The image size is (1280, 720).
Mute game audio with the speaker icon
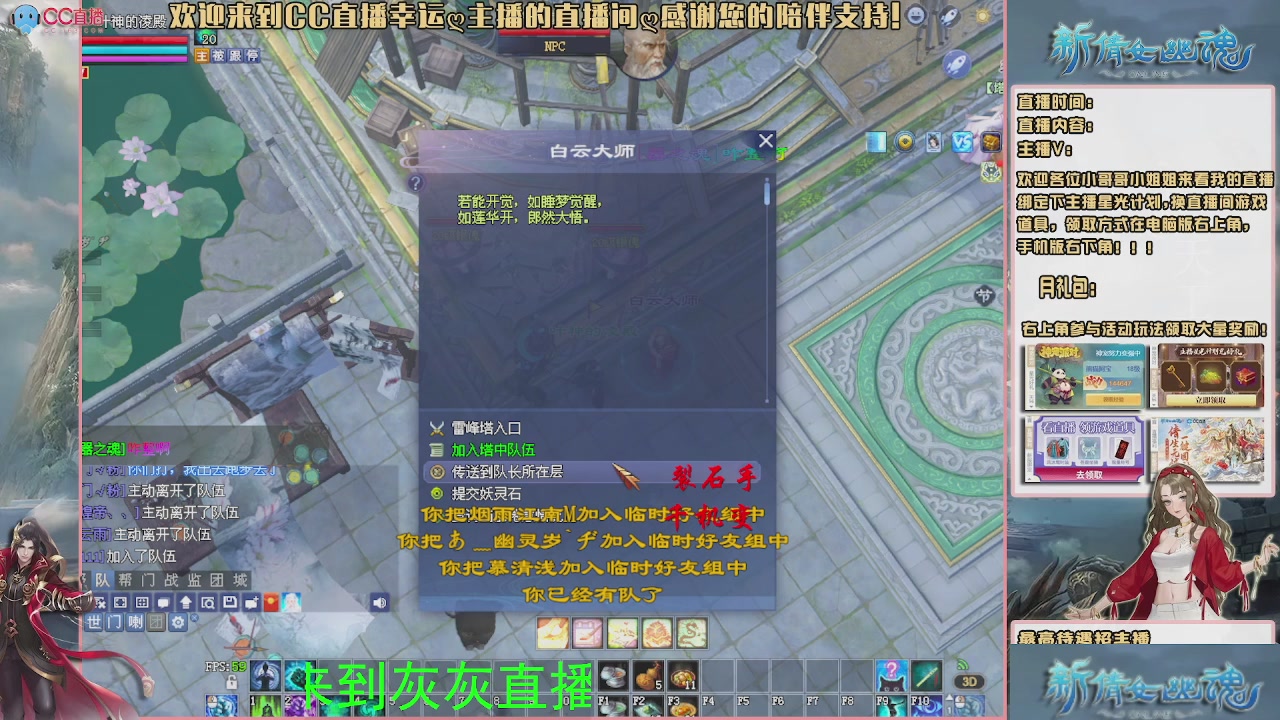[380, 602]
